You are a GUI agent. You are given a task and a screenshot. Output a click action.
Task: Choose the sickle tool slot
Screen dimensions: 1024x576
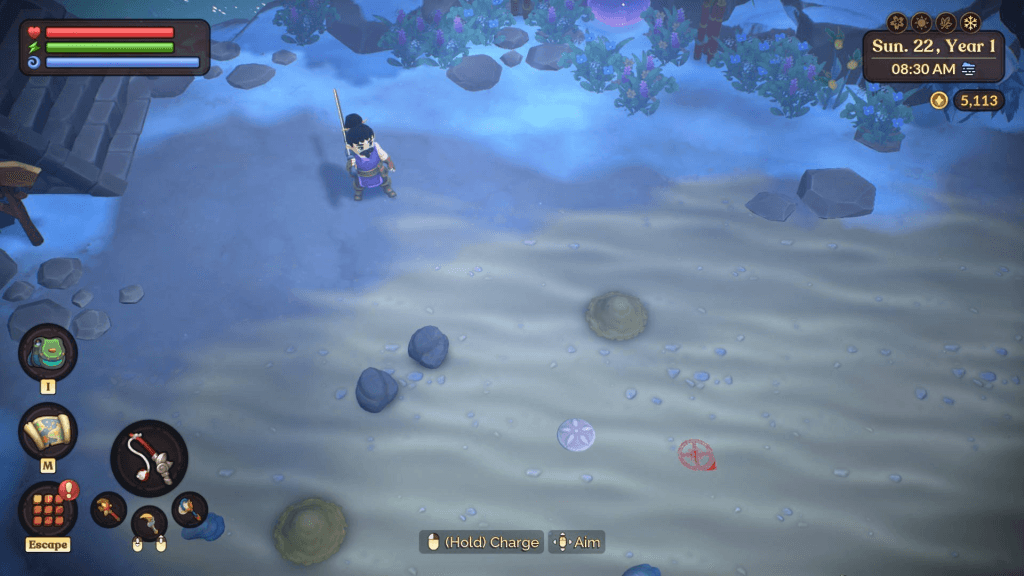point(149,522)
